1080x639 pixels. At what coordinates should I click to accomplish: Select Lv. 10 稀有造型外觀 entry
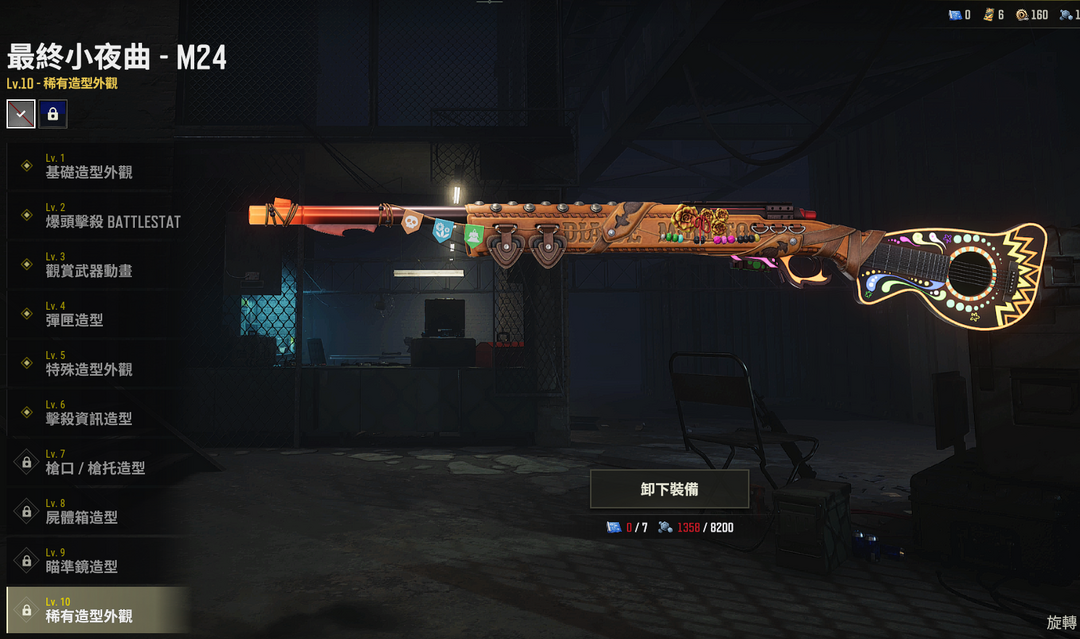pos(95,610)
